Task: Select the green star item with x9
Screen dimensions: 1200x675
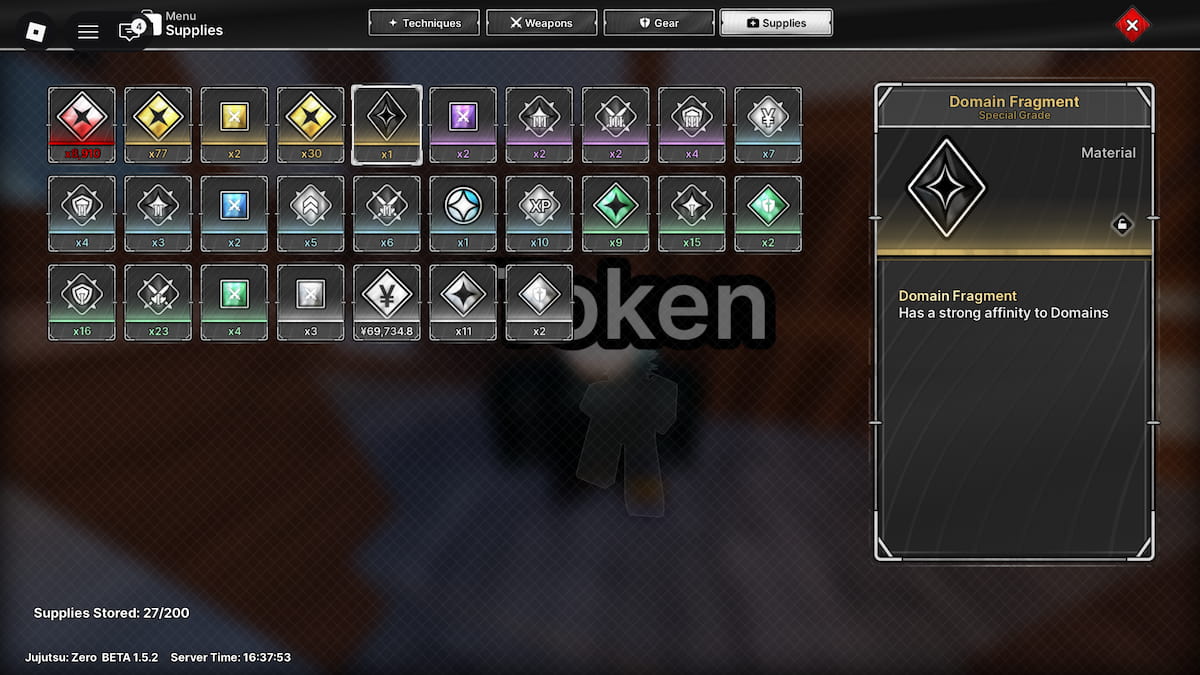Action: (x=615, y=213)
